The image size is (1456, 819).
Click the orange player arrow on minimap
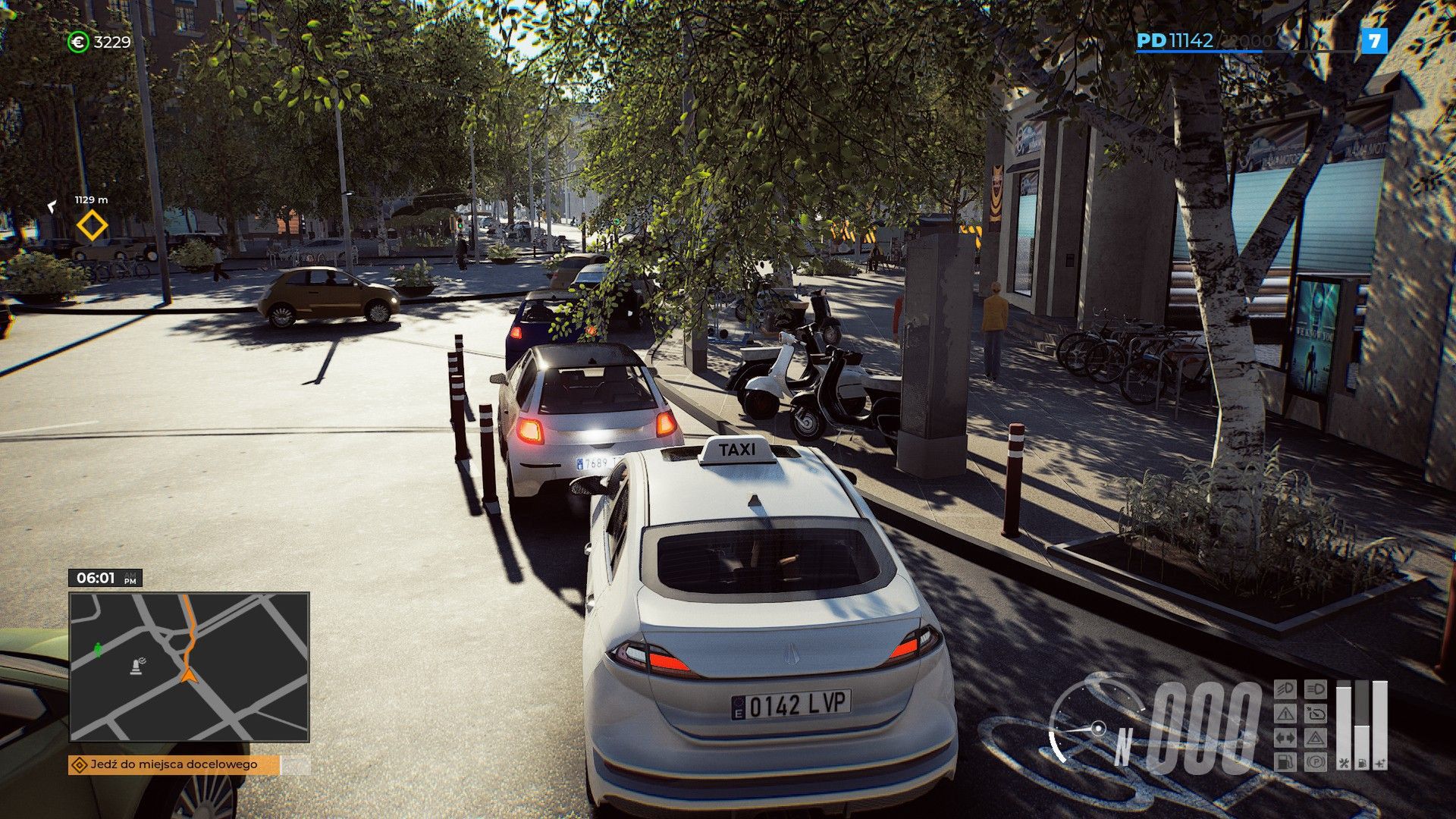(188, 674)
